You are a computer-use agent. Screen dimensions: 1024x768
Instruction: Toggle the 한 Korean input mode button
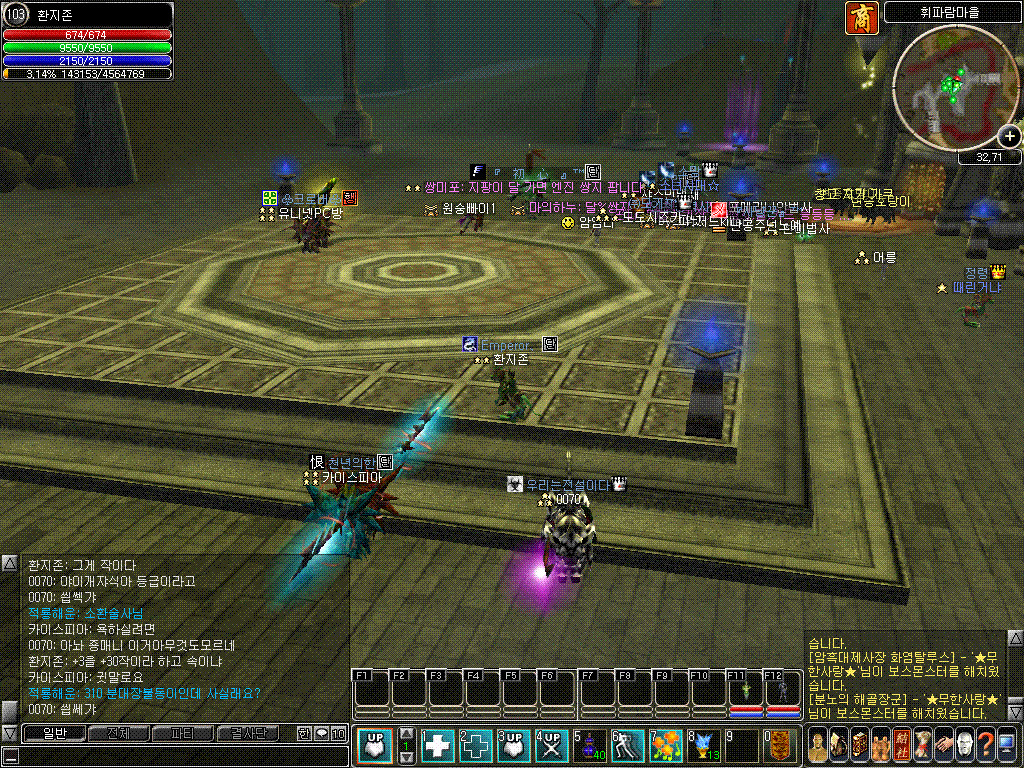pos(304,734)
